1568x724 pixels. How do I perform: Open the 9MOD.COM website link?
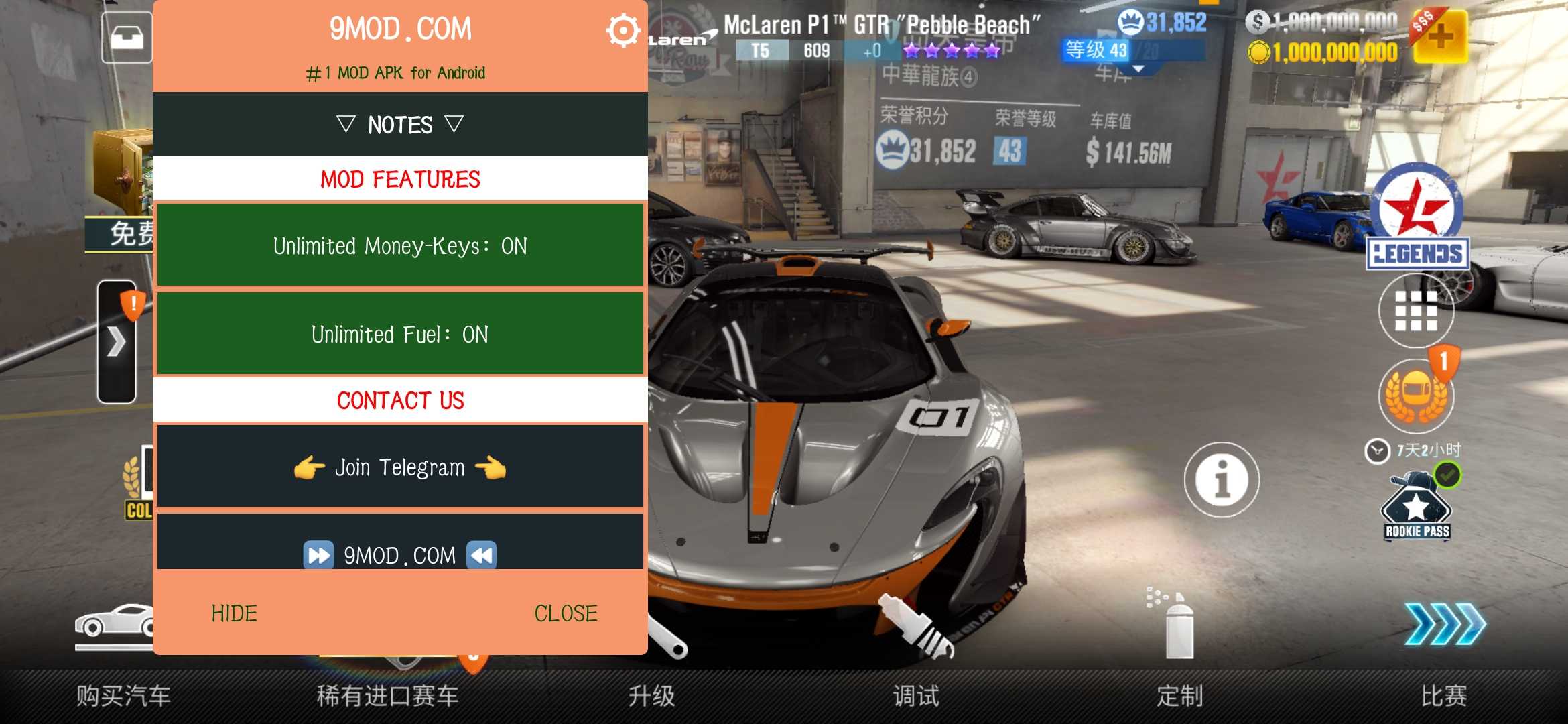click(400, 554)
